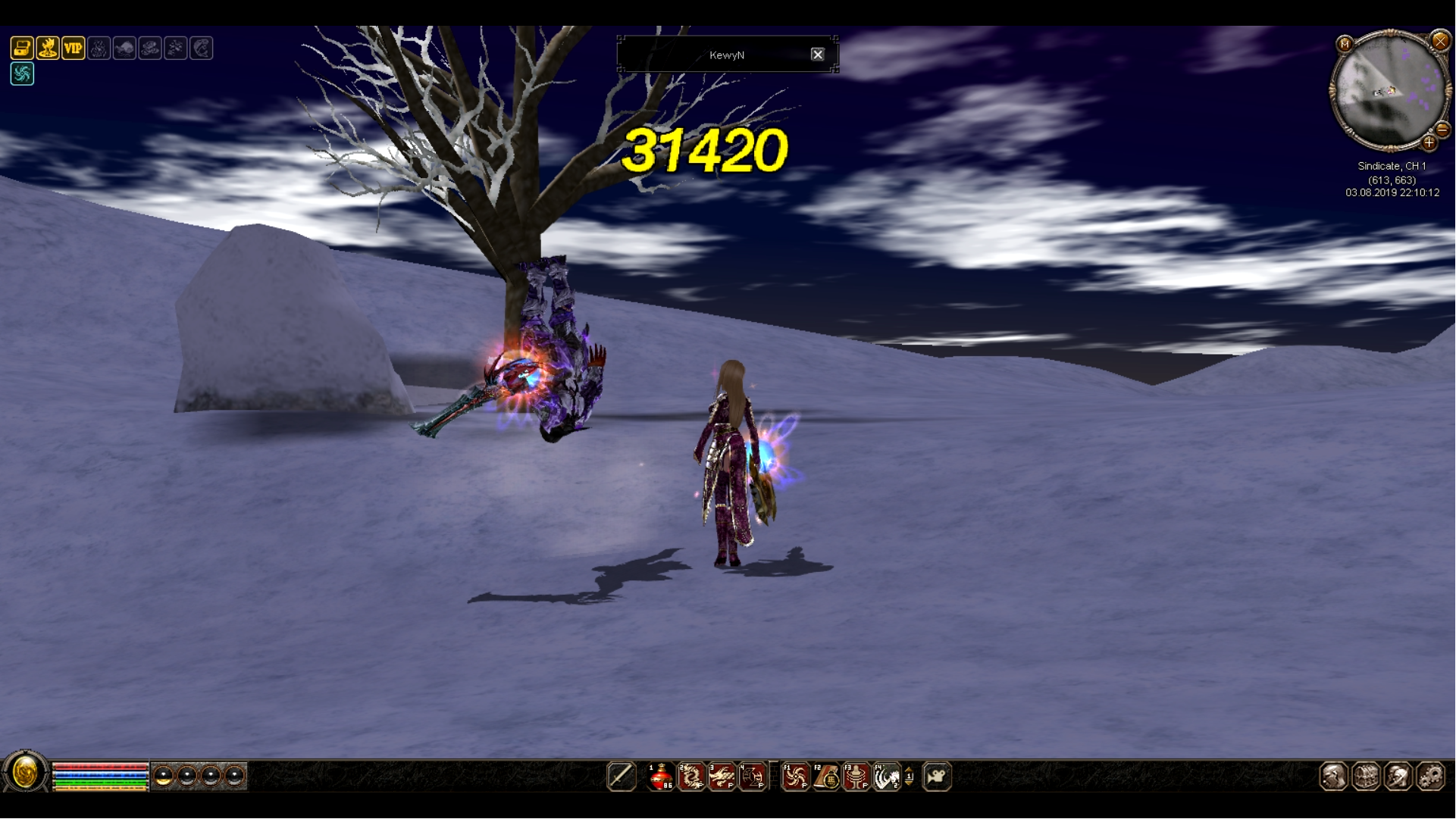Image resolution: width=1456 pixels, height=819 pixels.
Task: Click the camera mode button
Action: click(937, 777)
